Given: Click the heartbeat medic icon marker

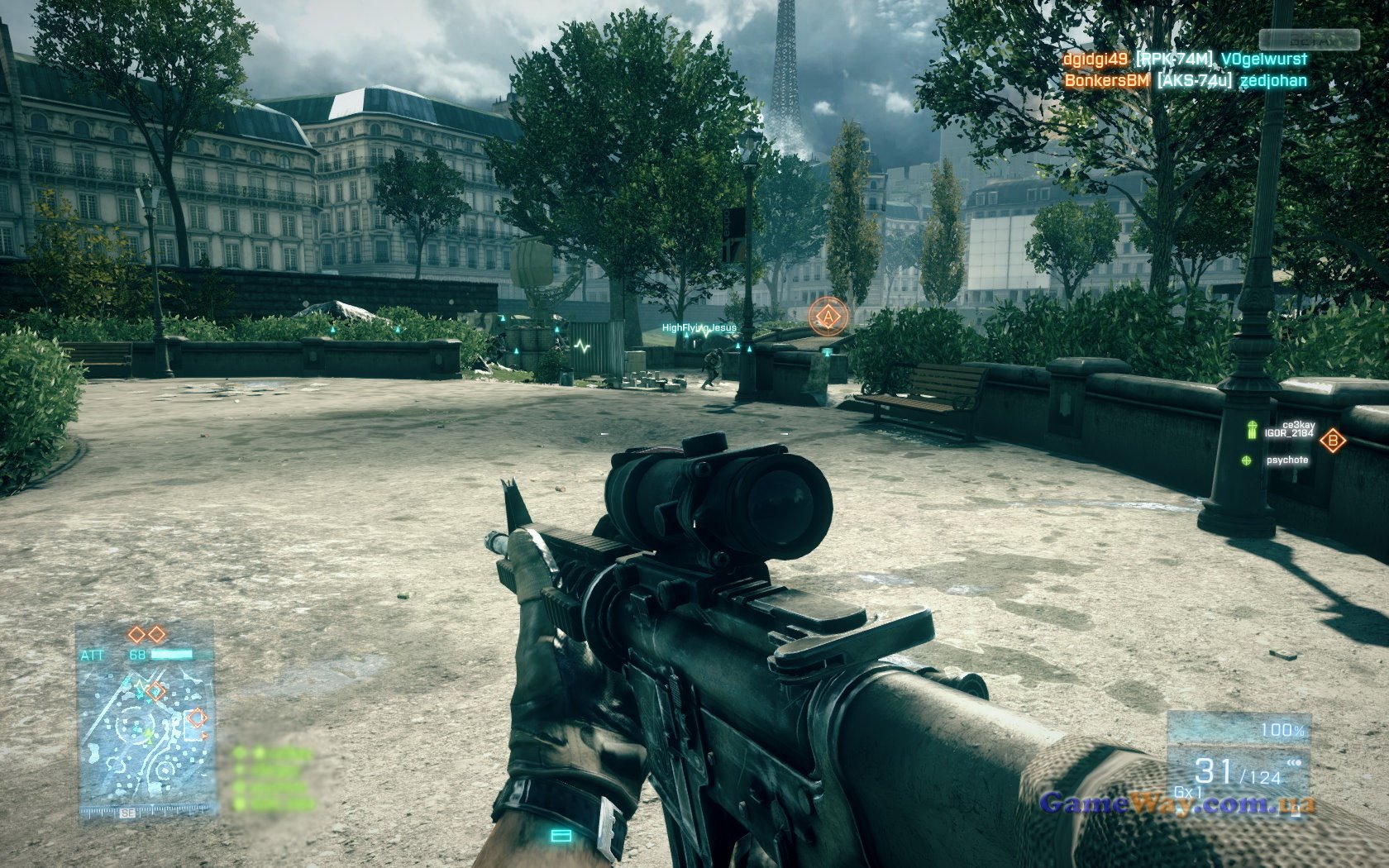Looking at the screenshot, I should pos(585,346).
